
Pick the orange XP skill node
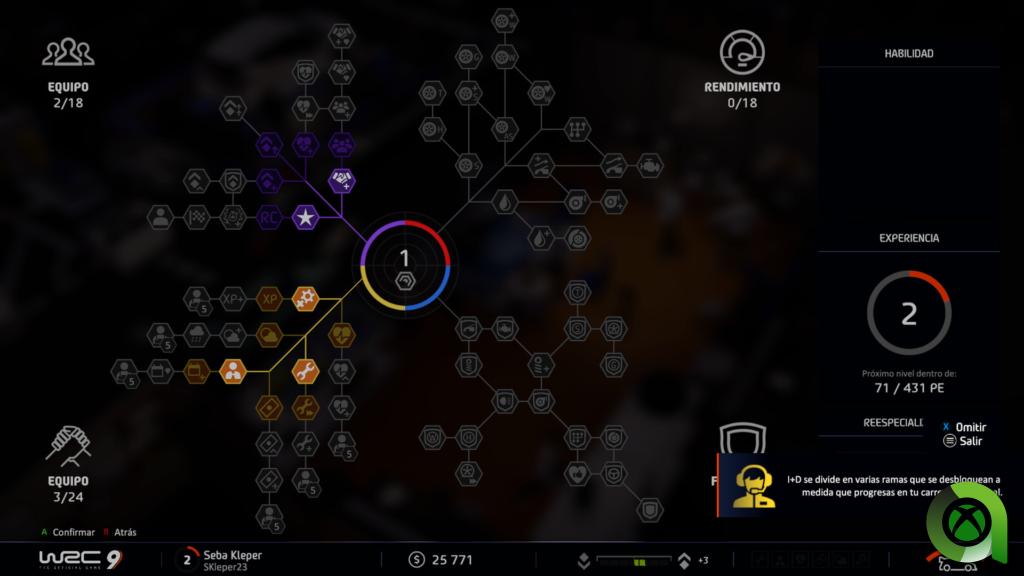point(268,298)
